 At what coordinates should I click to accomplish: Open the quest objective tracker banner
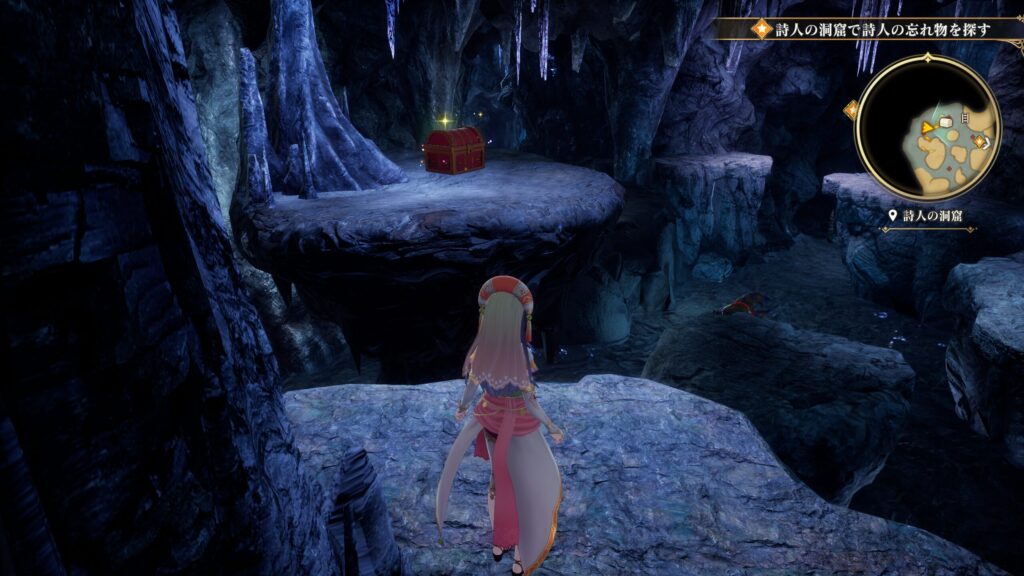pos(870,29)
